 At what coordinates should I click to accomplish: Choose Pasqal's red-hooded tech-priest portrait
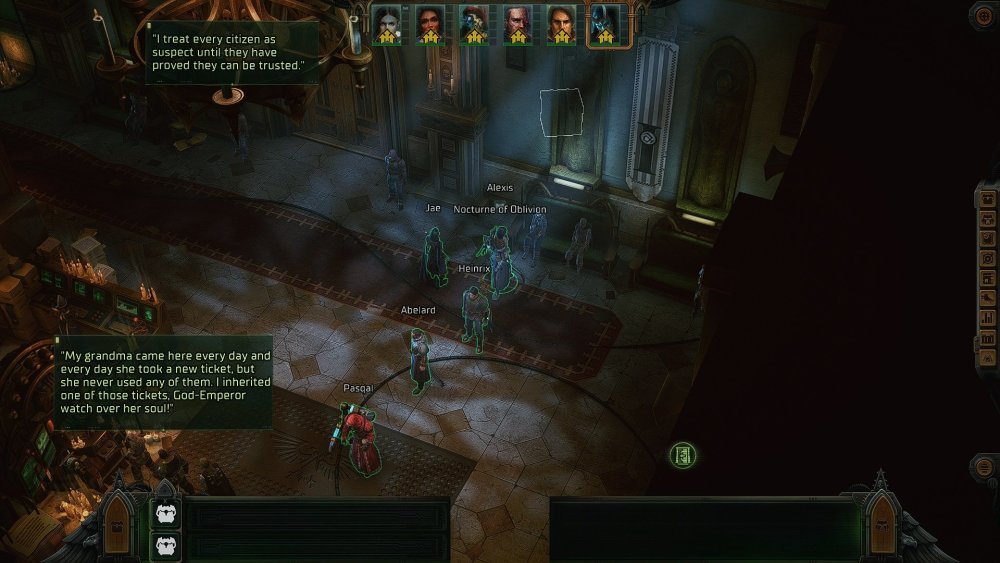tap(474, 24)
